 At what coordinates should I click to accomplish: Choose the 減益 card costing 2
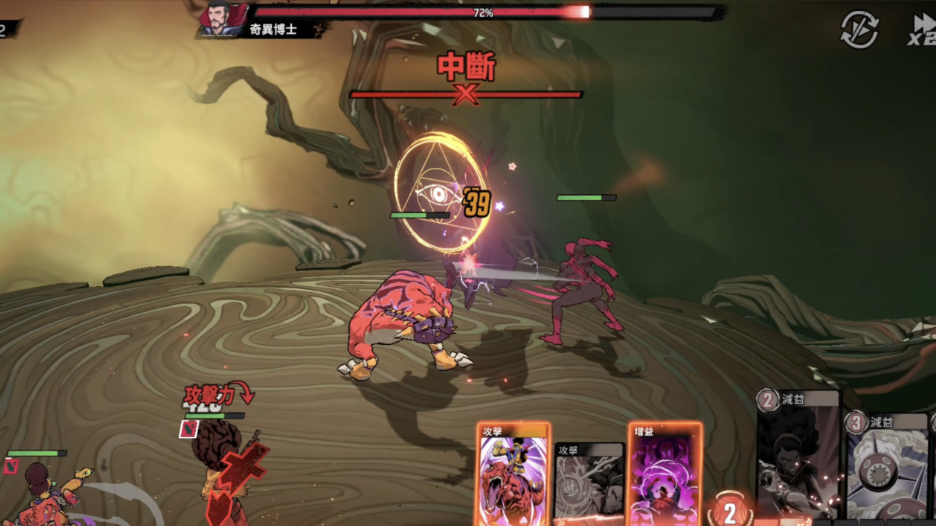(798, 458)
